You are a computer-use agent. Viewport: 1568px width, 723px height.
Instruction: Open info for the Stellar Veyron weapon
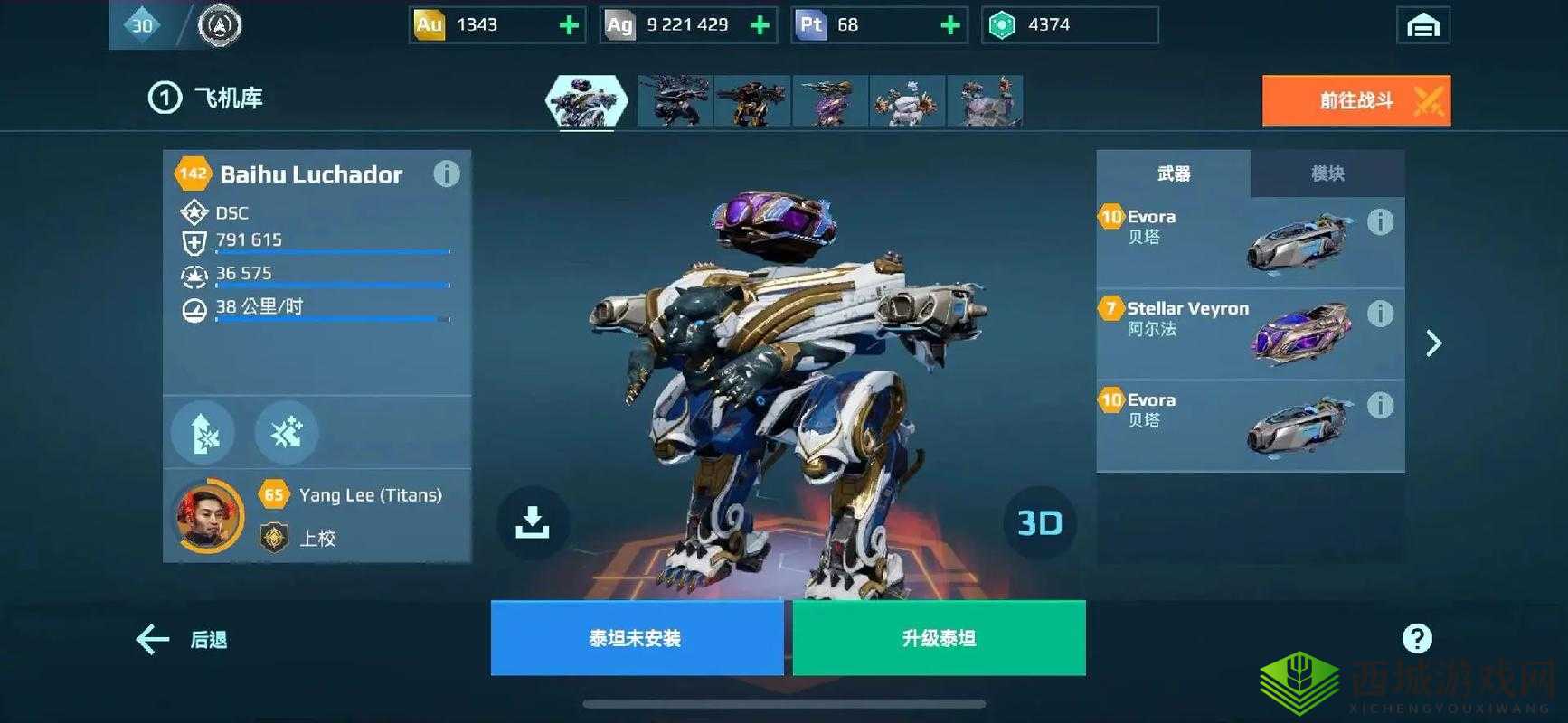coord(1380,313)
